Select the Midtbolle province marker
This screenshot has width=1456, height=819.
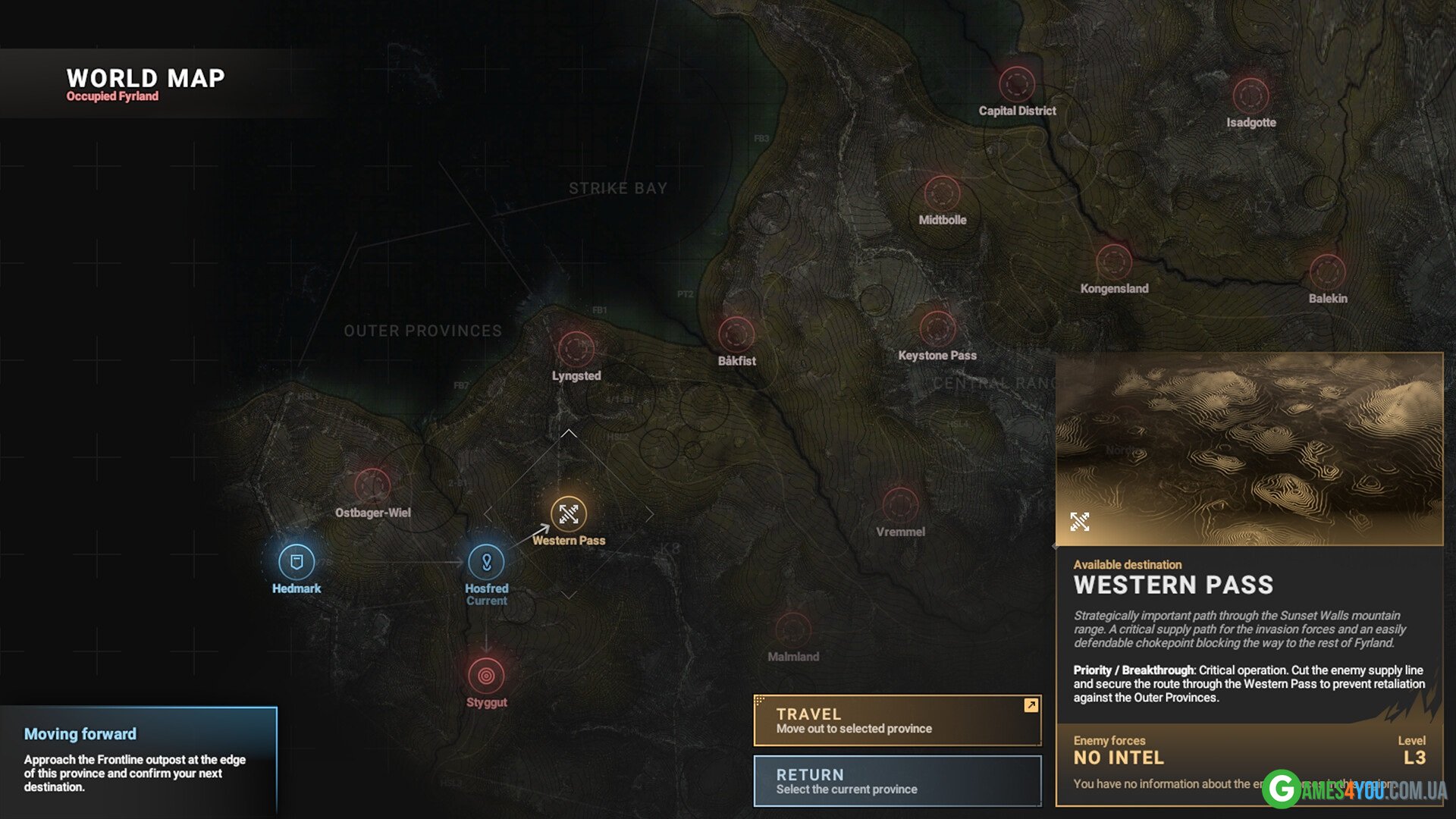[942, 193]
